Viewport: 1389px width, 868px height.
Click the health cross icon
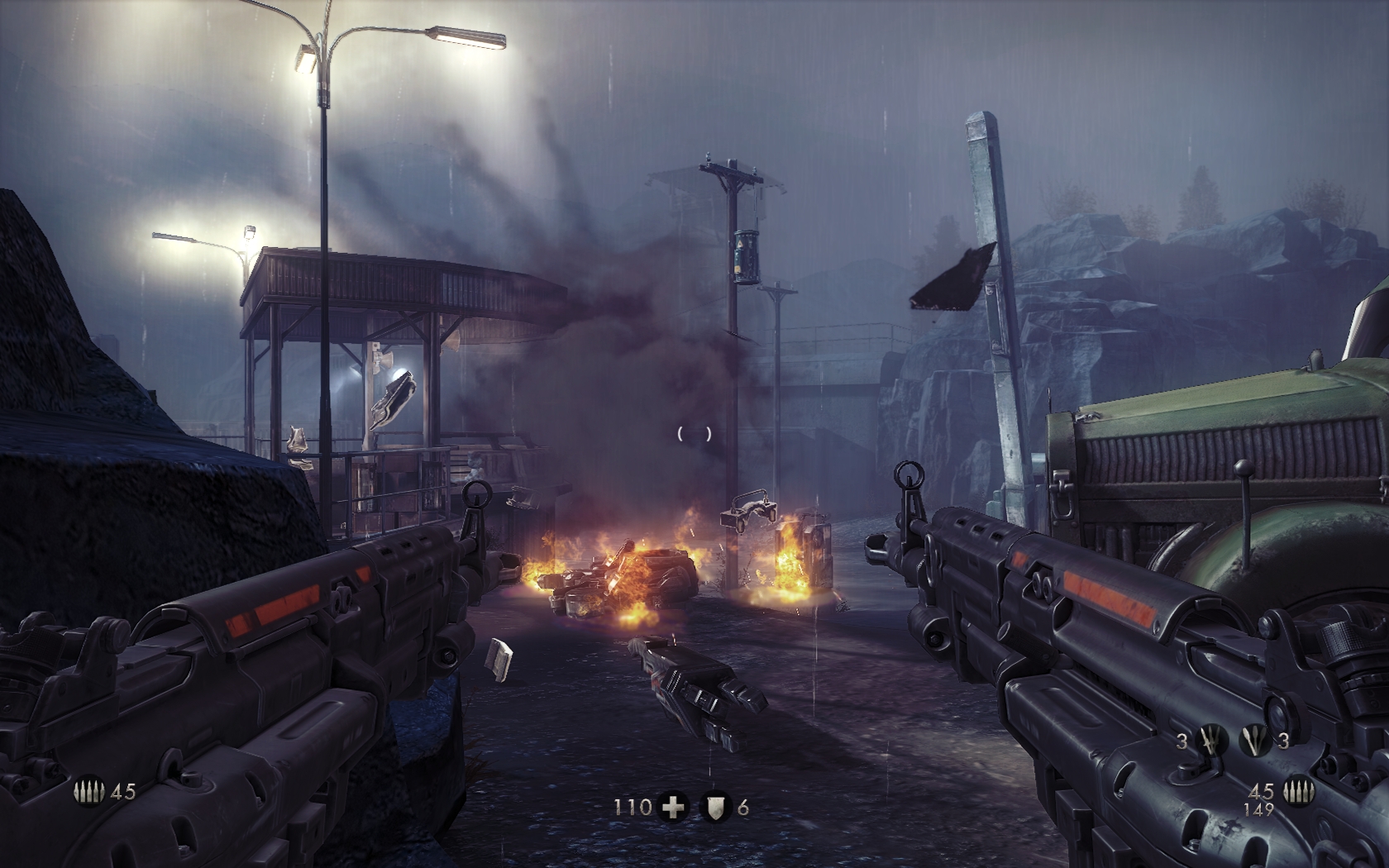(x=674, y=807)
